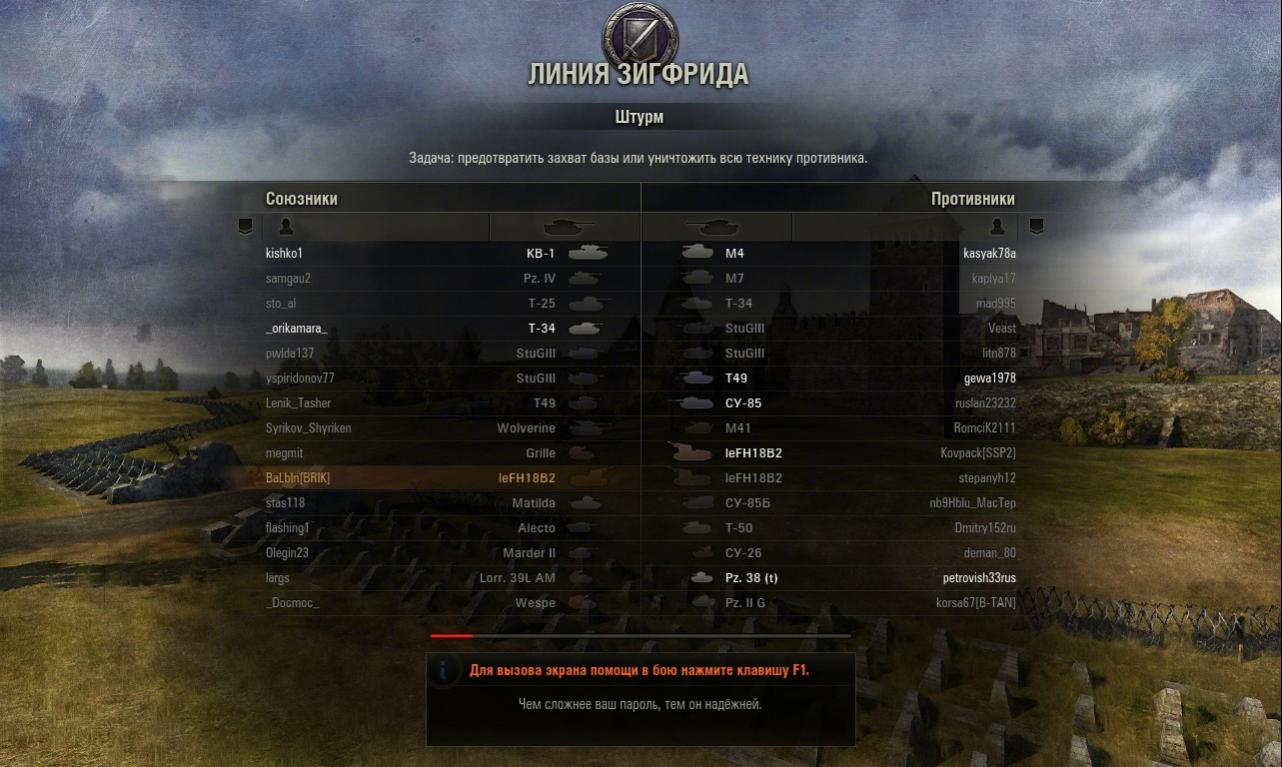Click _orikamara_ player entry

click(297, 329)
